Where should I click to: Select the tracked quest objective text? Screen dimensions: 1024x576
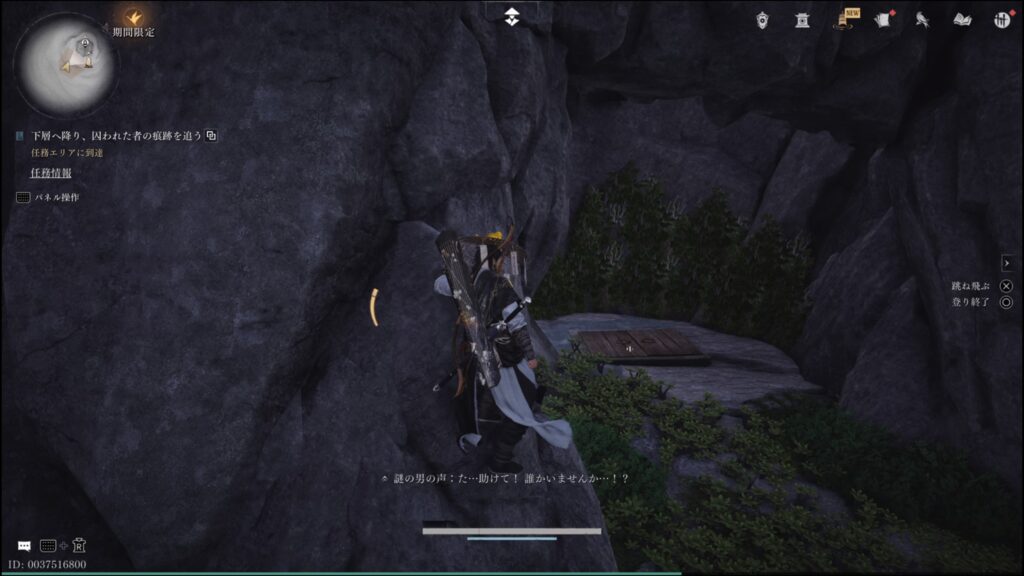click(116, 135)
